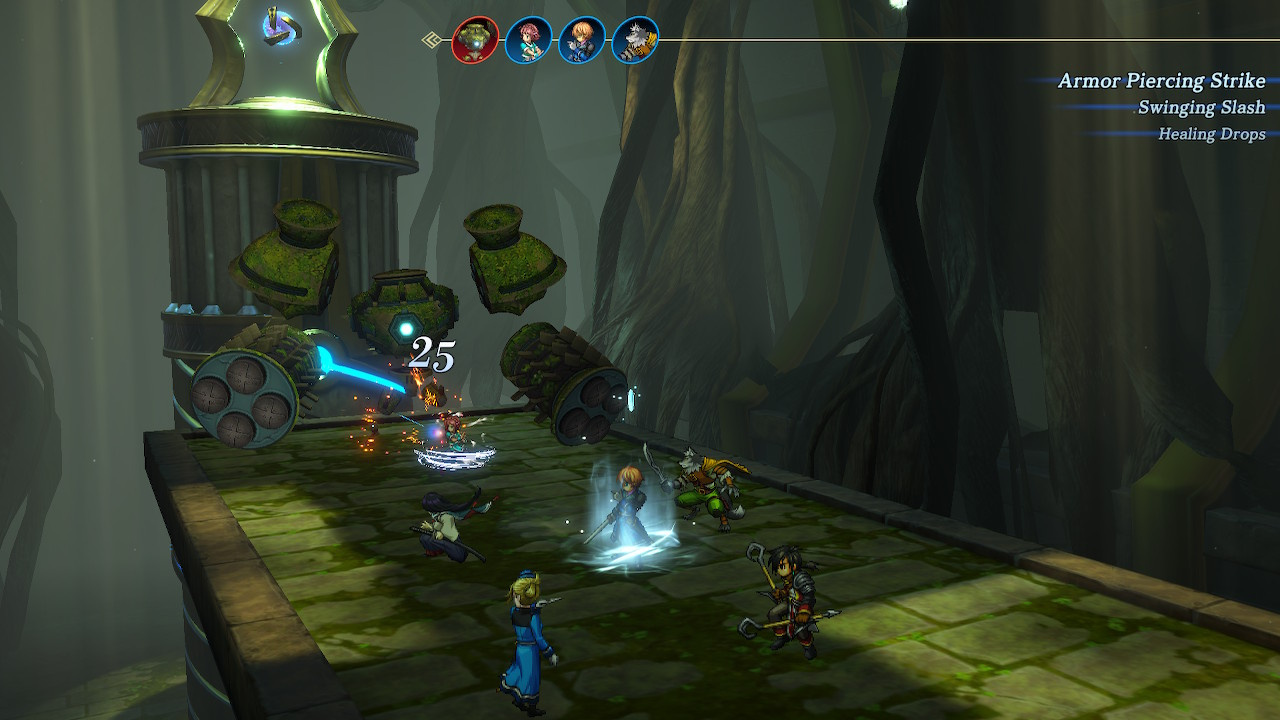Viewport: 1280px width, 720px height.
Task: Select the golem enemy turn-order portrait
Action: point(475,41)
